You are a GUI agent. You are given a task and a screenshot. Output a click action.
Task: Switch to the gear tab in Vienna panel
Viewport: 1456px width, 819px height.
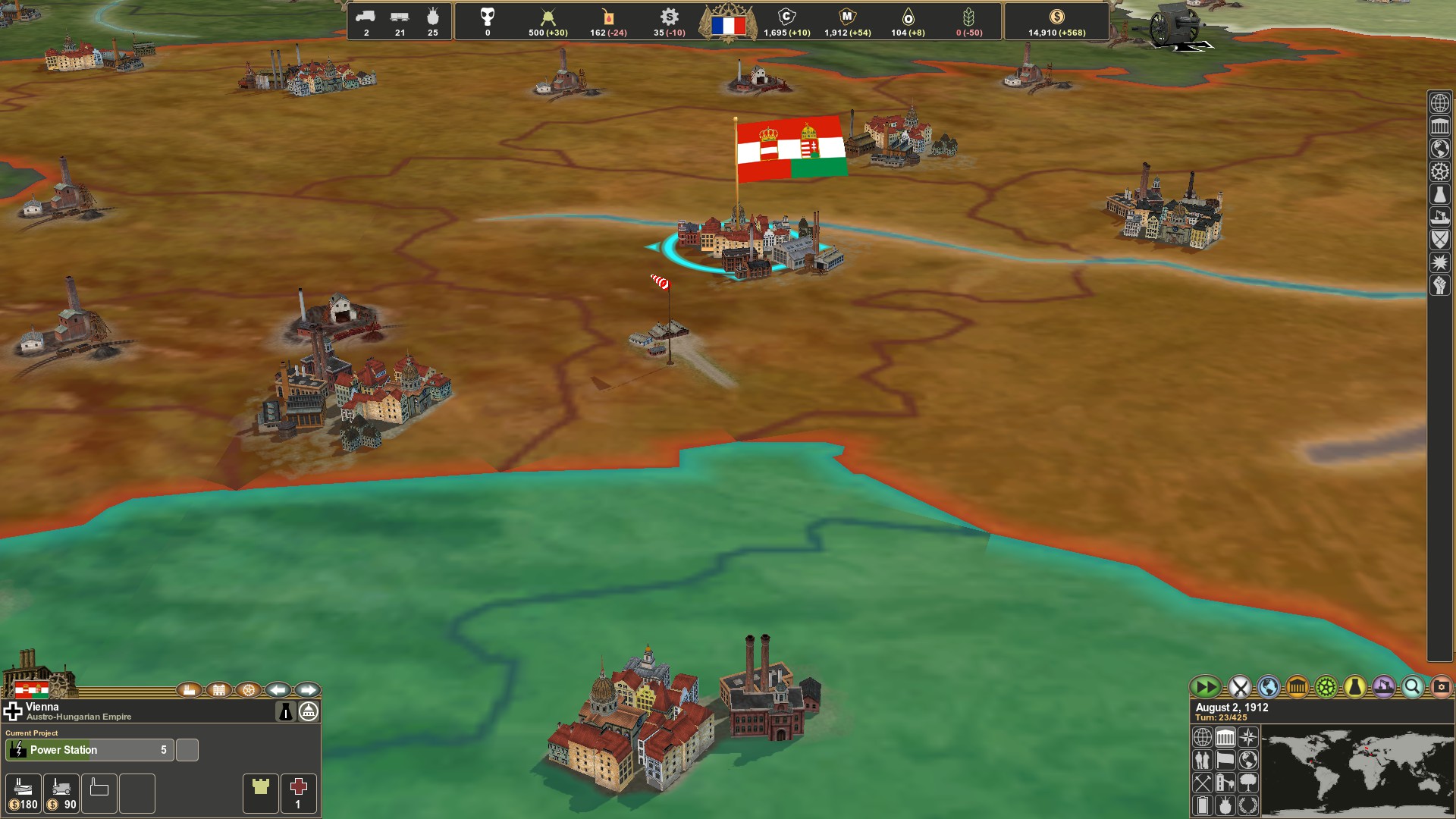pos(248,690)
